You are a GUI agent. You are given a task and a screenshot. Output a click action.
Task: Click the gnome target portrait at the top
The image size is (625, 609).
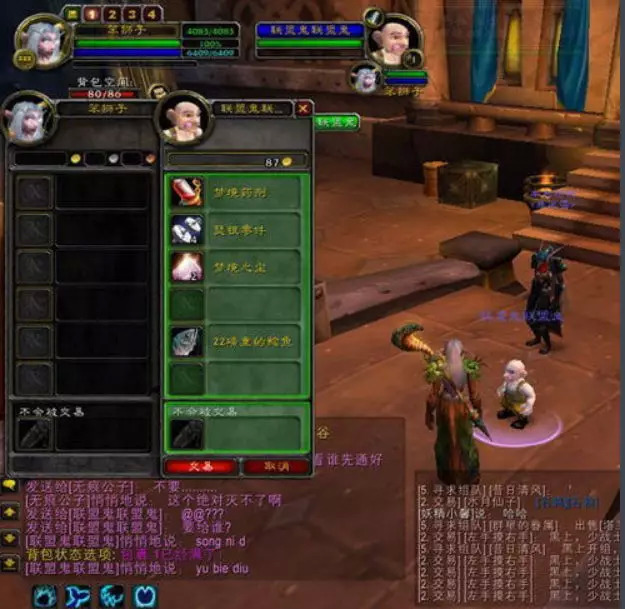(x=391, y=40)
